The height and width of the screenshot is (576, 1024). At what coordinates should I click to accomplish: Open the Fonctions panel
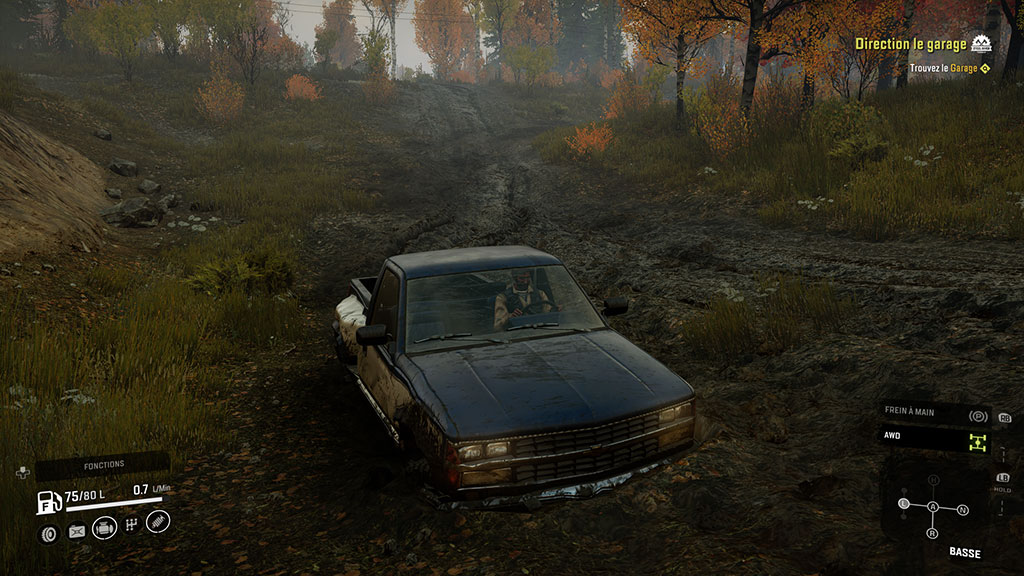point(103,464)
